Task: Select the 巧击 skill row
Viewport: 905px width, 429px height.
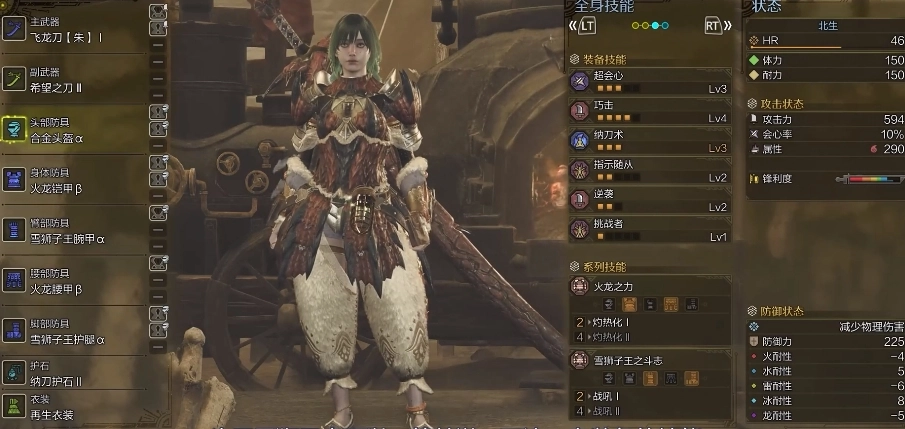Action: [x=648, y=111]
